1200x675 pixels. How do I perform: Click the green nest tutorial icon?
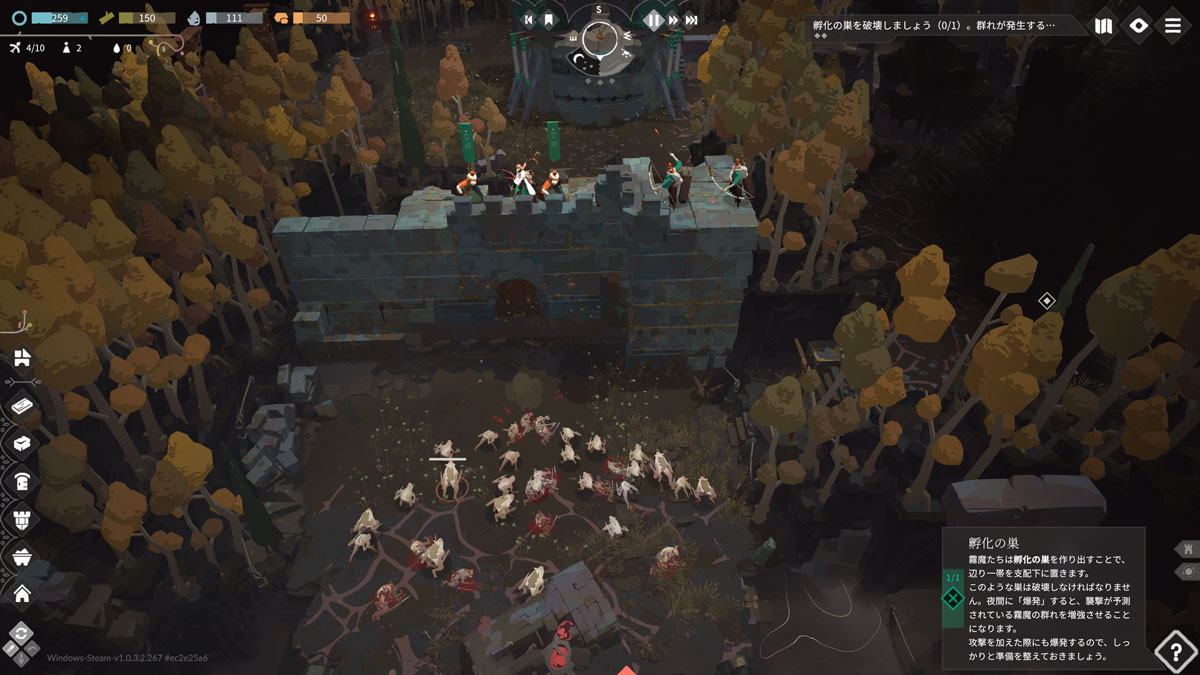pyautogui.click(x=953, y=599)
